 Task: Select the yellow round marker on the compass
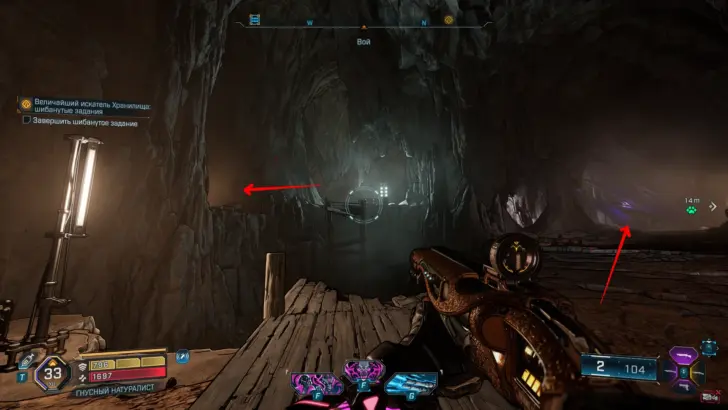449,19
